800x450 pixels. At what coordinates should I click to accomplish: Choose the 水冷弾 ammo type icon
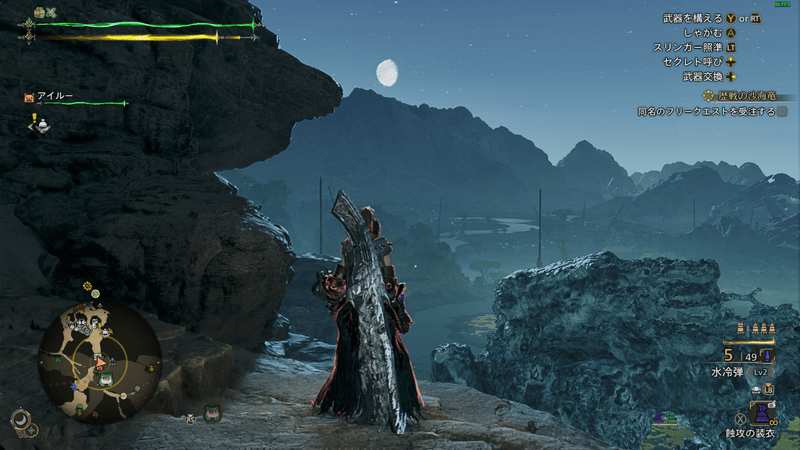[765, 355]
